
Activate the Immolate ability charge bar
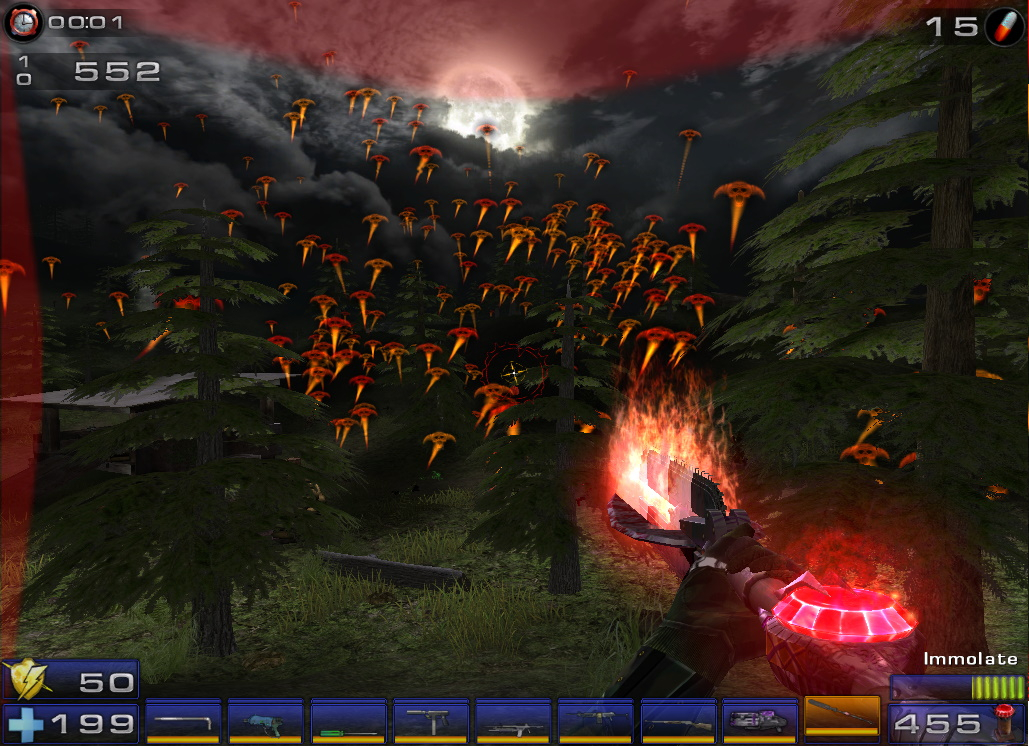958,687
